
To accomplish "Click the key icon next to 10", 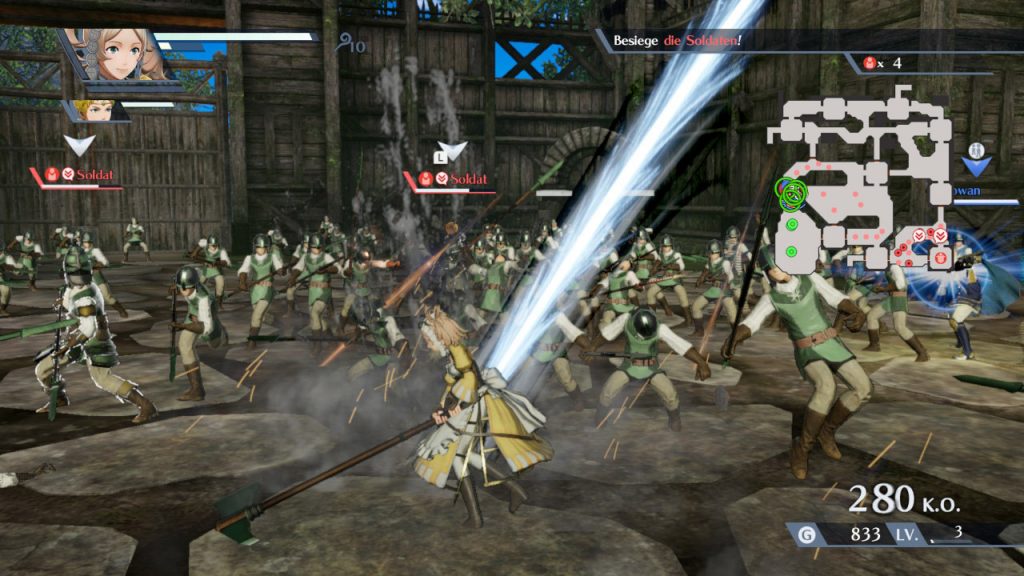I will [346, 42].
